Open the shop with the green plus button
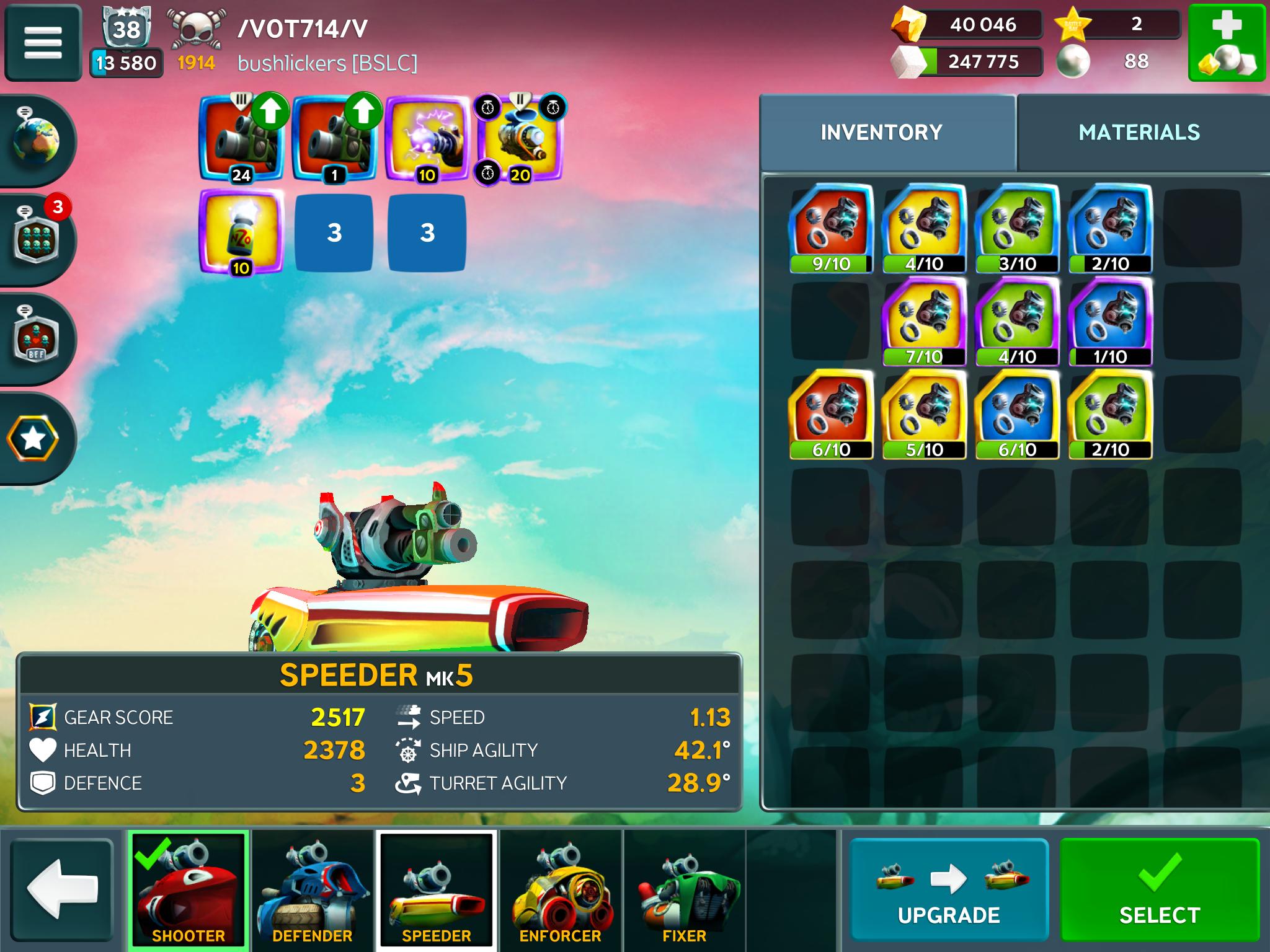This screenshot has height=952, width=1270. [x=1226, y=42]
